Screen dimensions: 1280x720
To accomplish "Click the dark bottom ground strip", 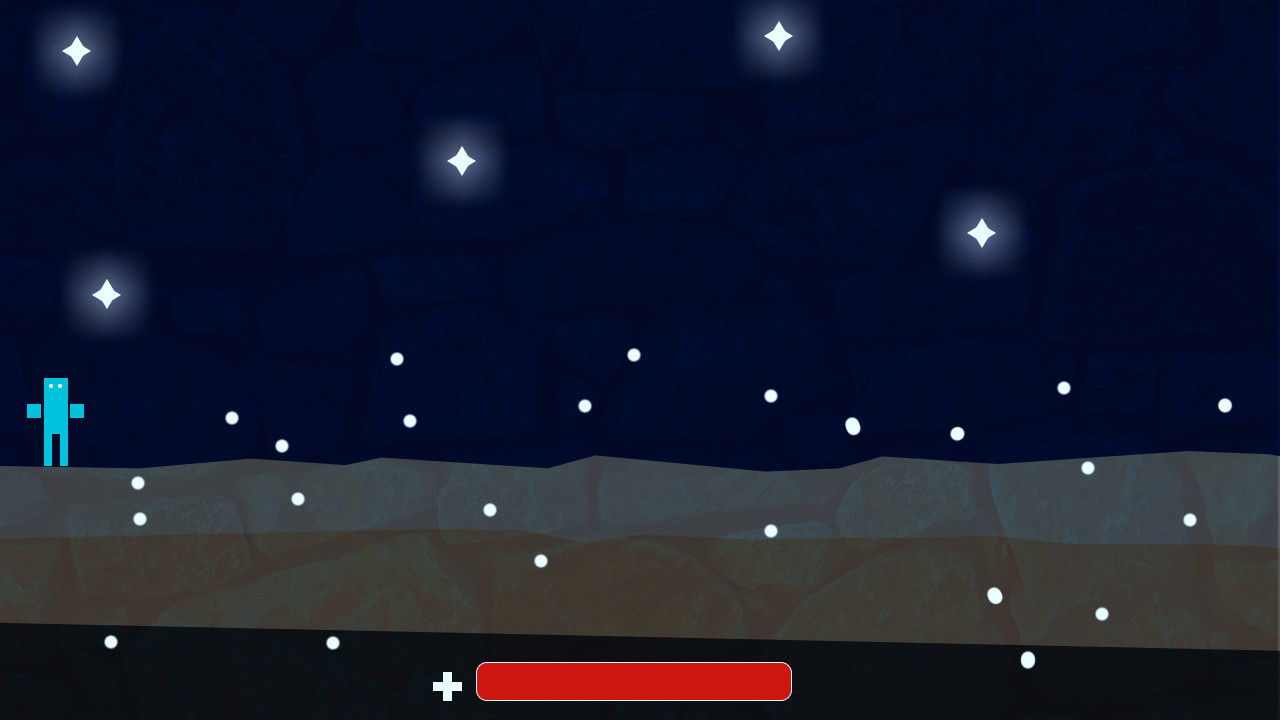I will tap(200, 690).
